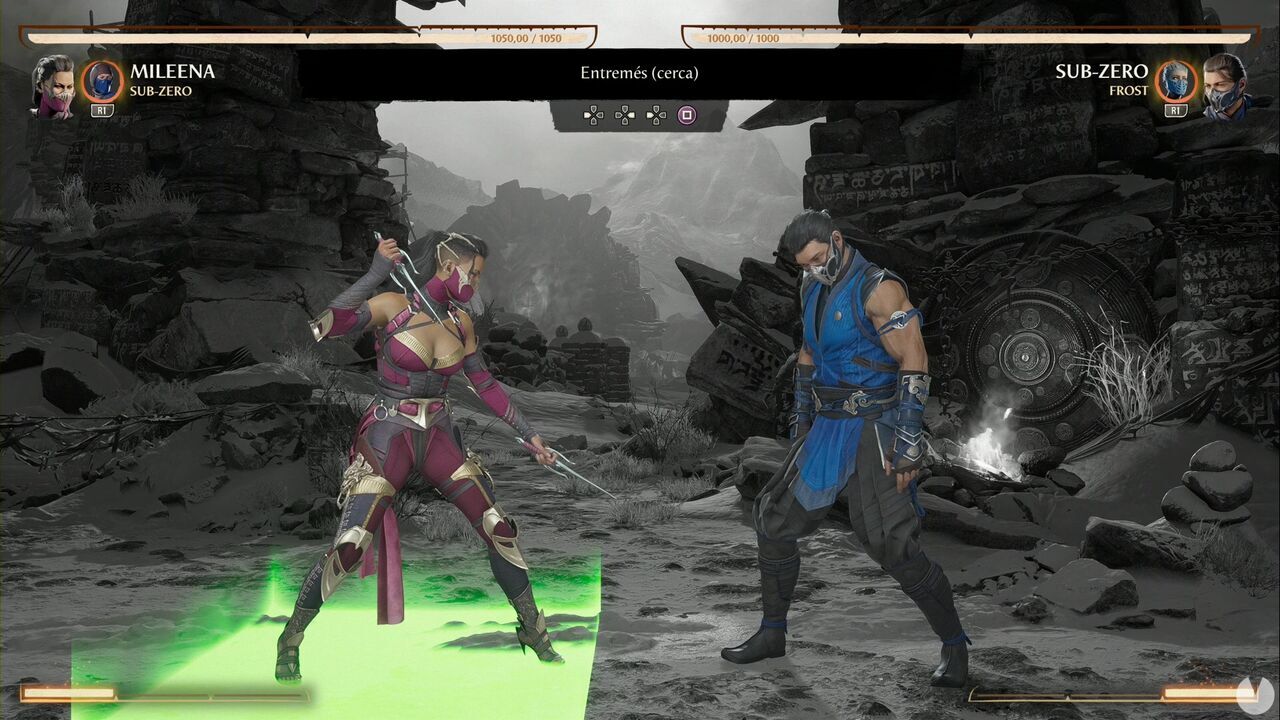
Task: Click the FROST kameo name label
Action: click(1128, 88)
